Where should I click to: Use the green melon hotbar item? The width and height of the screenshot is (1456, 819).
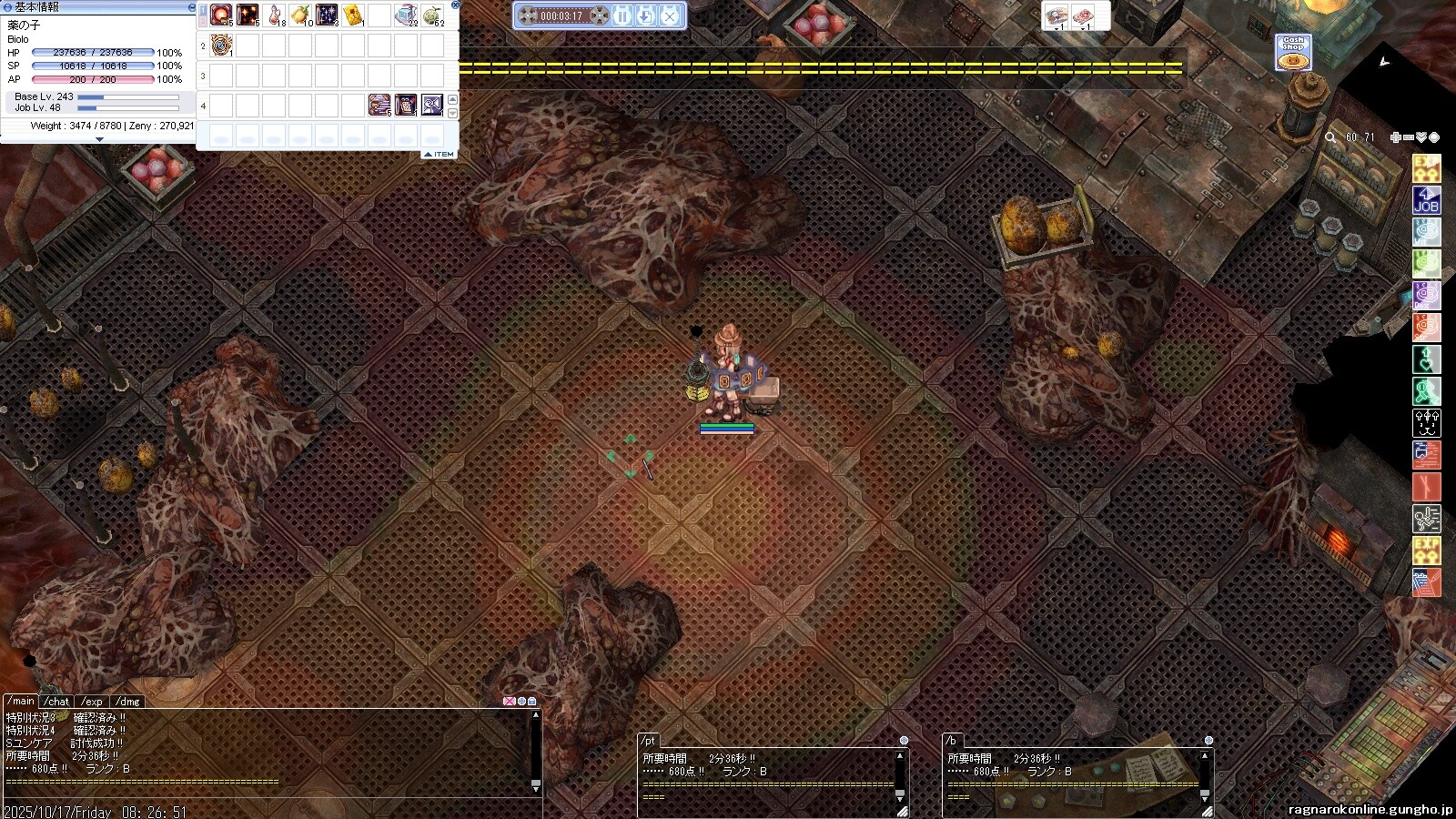tap(432, 15)
